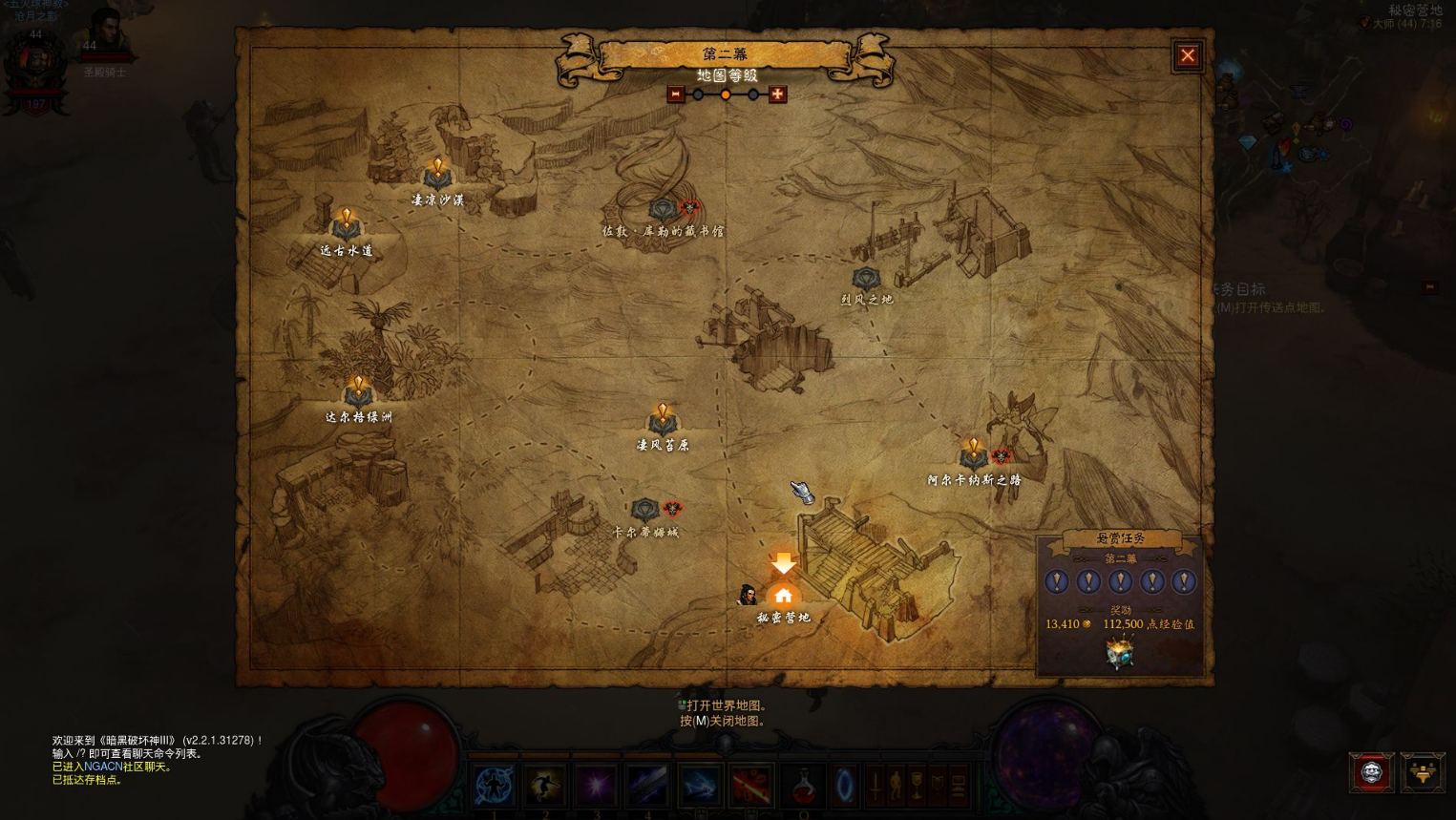Open the golden party group button

pos(1423,772)
